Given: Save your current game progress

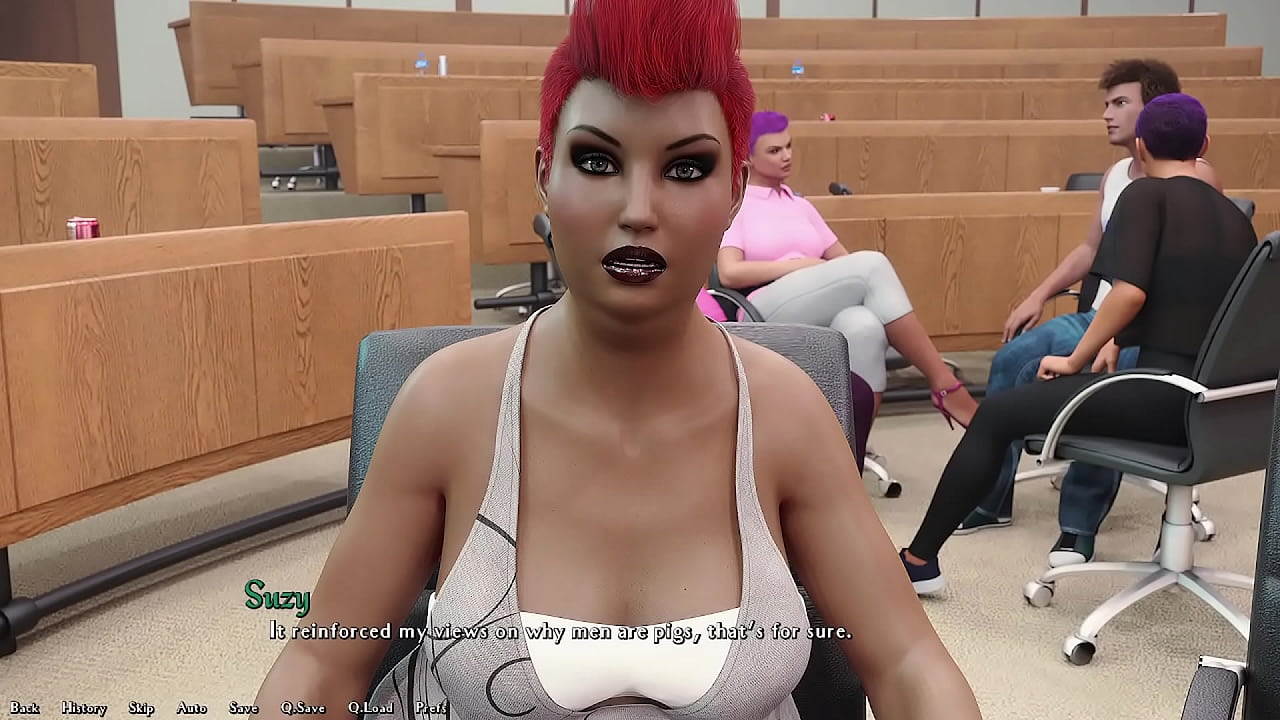Looking at the screenshot, I should click(243, 706).
